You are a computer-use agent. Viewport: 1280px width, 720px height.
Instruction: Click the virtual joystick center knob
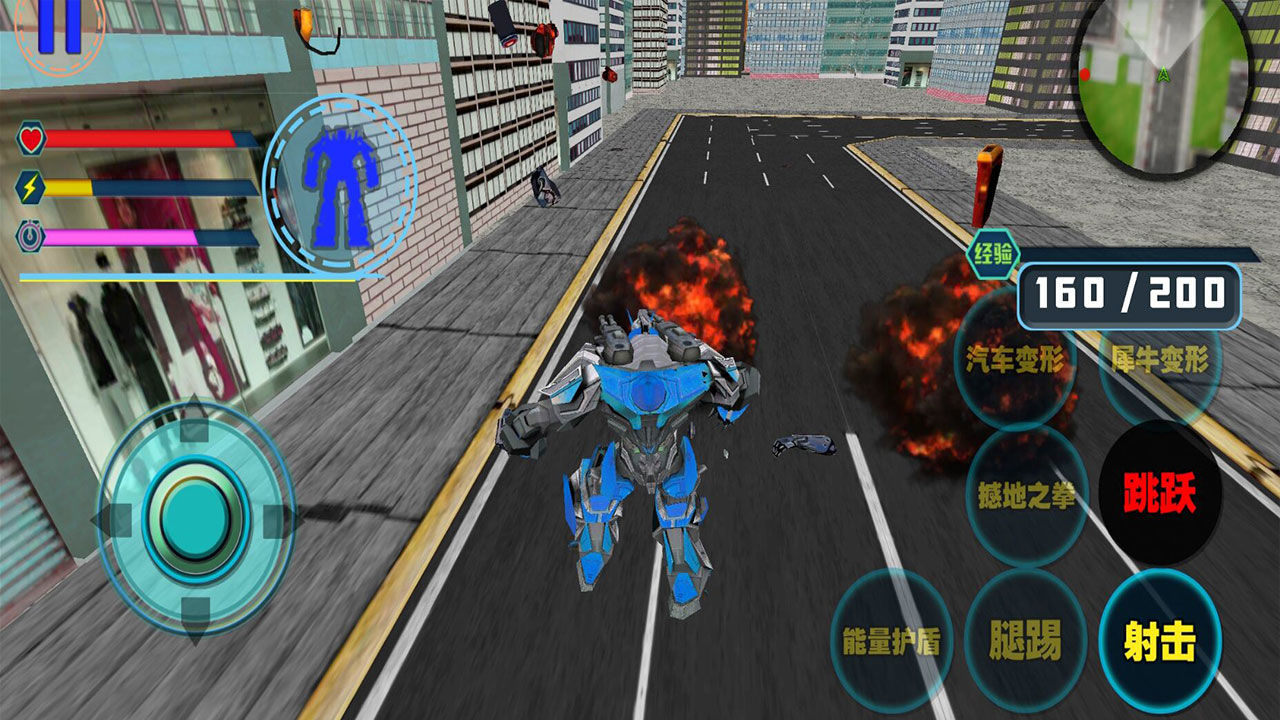point(195,518)
